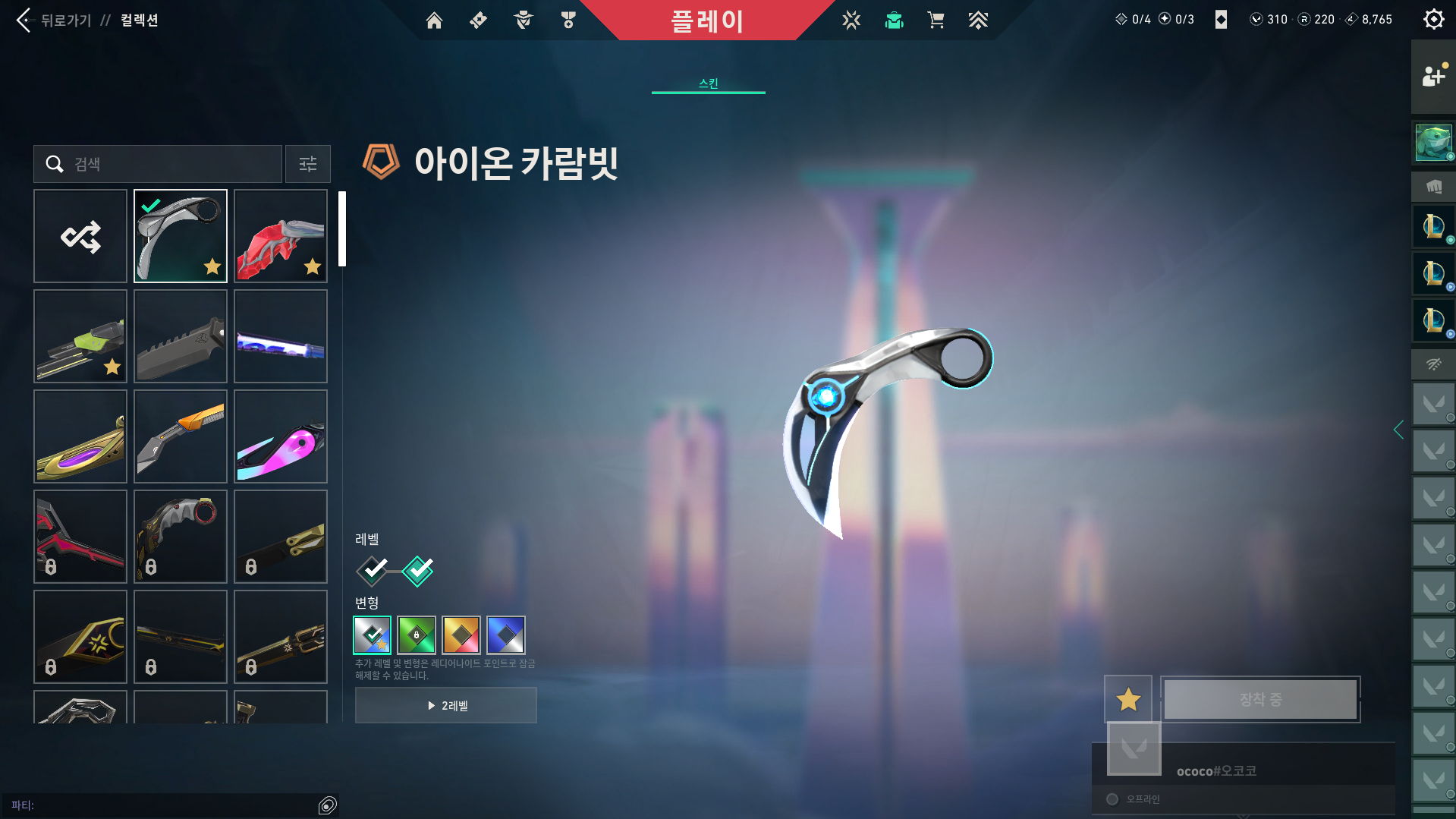1456x819 pixels.
Task: Click the 플레이 menu button
Action: [708, 20]
